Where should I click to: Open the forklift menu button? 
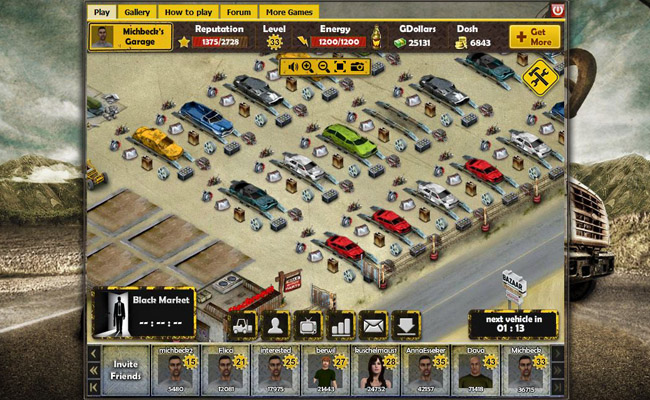[x=244, y=325]
